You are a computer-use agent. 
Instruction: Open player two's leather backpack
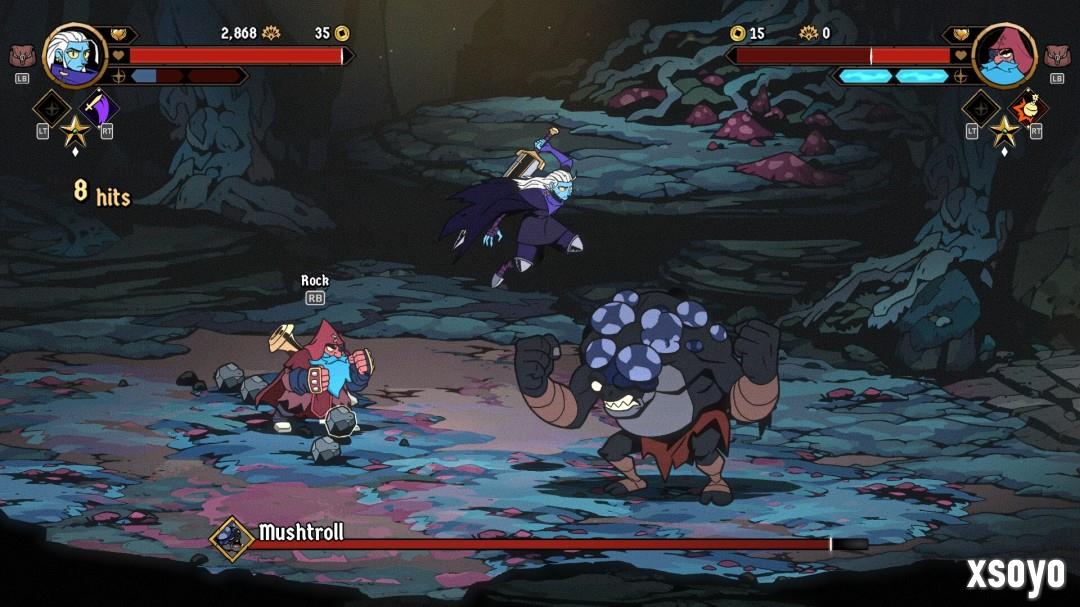tap(1057, 56)
